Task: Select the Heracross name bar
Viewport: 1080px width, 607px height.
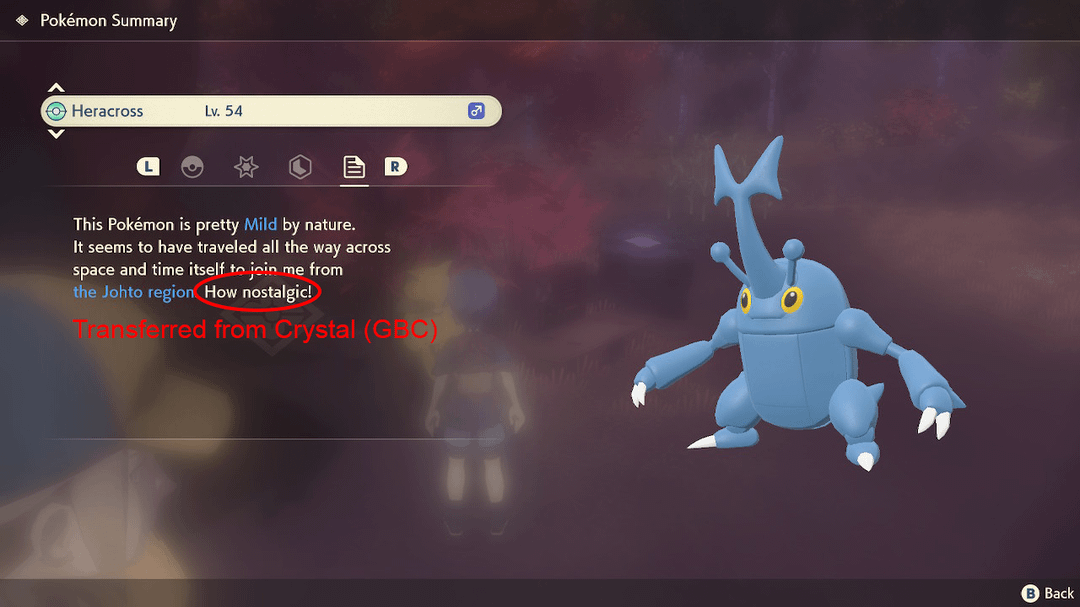Action: click(270, 111)
